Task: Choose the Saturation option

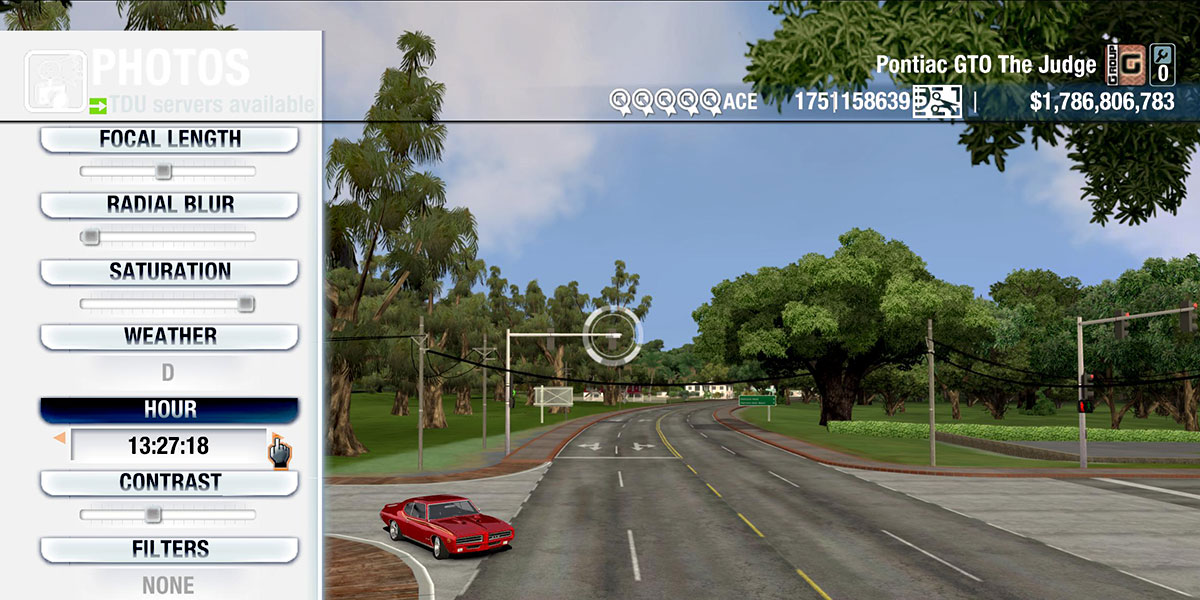Action: [x=169, y=272]
